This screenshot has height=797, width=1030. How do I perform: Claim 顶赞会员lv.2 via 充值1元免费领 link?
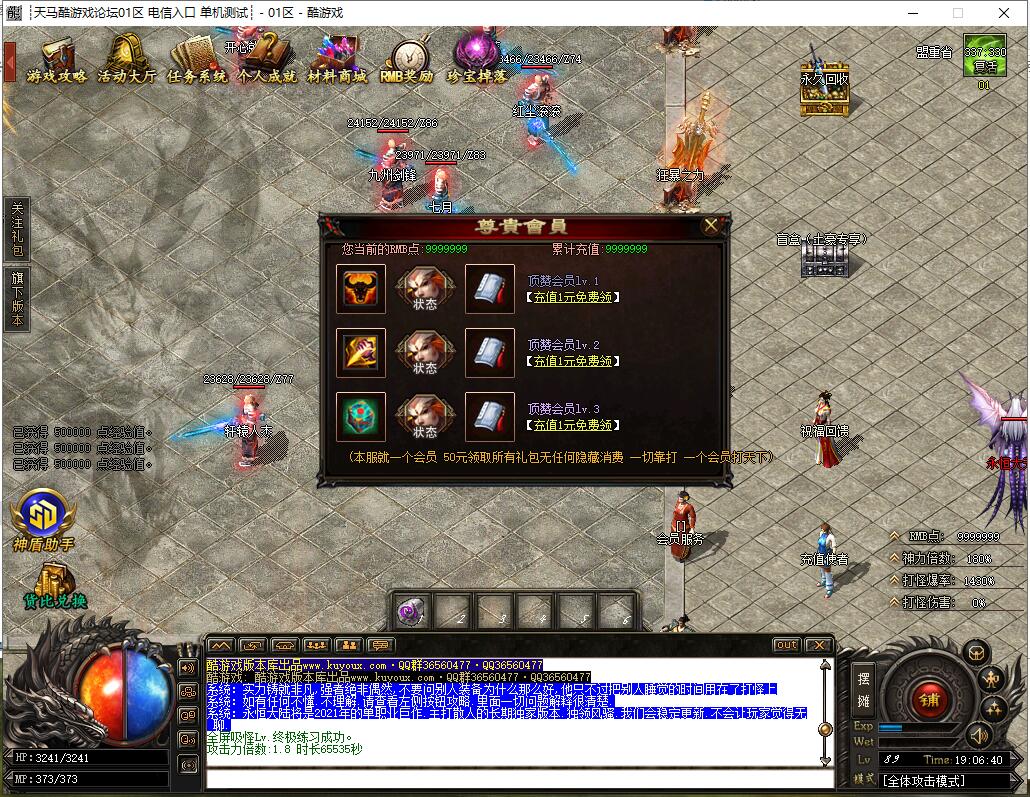[571, 361]
